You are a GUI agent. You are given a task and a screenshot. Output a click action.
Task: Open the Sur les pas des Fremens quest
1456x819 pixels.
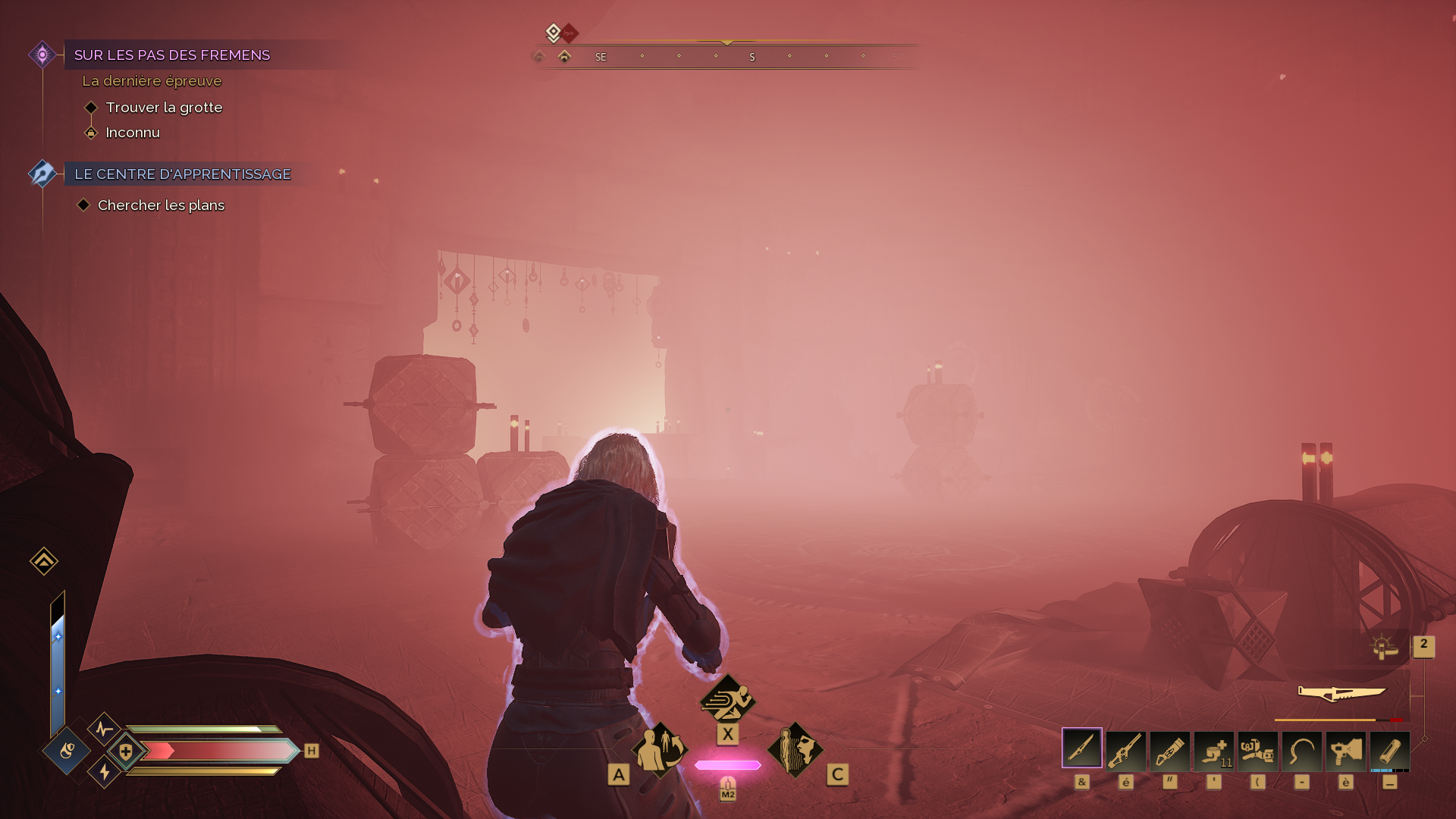point(172,55)
